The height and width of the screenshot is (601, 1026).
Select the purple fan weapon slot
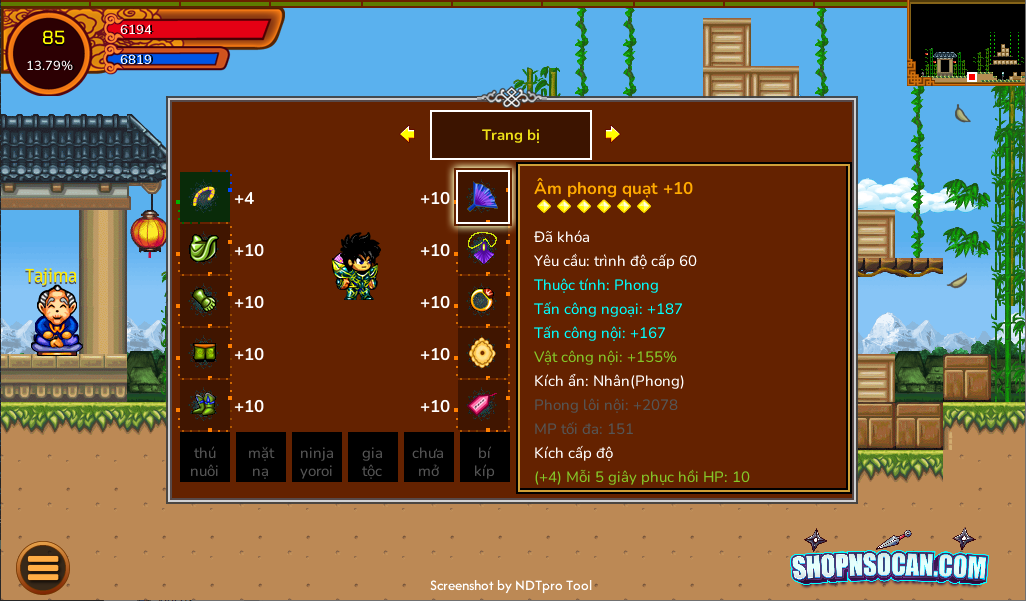[483, 197]
